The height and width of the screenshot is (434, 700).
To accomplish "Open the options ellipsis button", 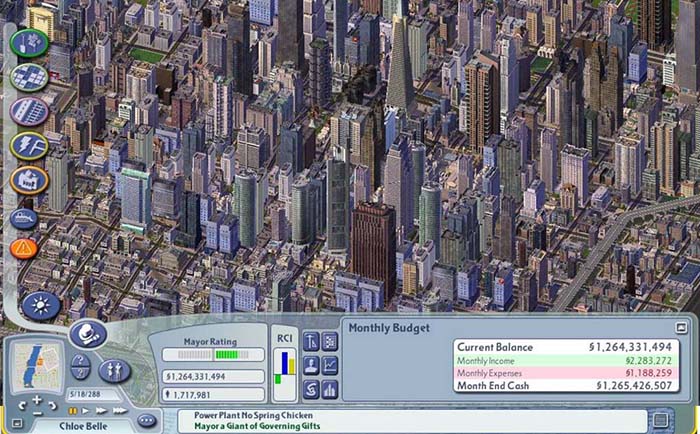I will tap(147, 420).
